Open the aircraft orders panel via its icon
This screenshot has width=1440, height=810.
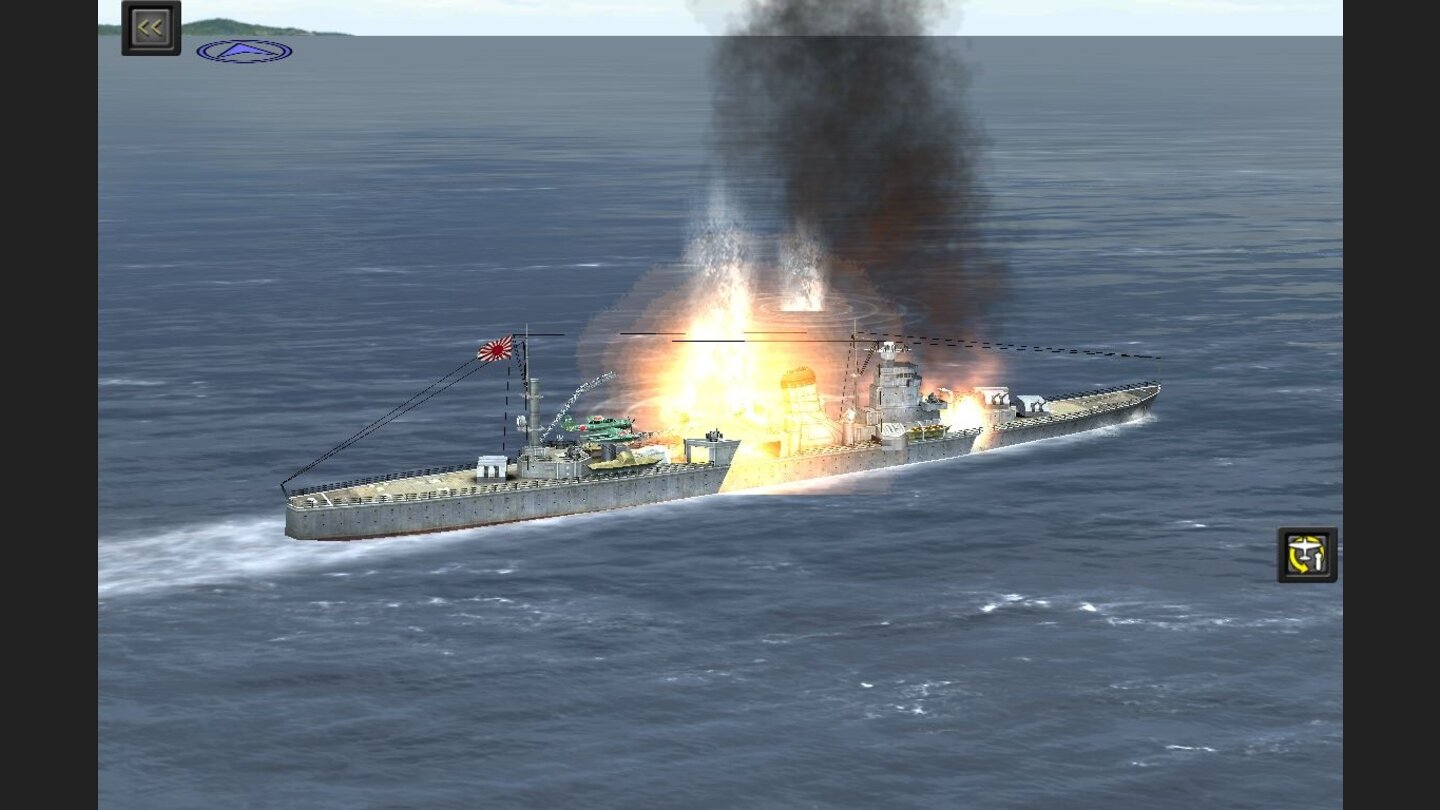point(1306,554)
